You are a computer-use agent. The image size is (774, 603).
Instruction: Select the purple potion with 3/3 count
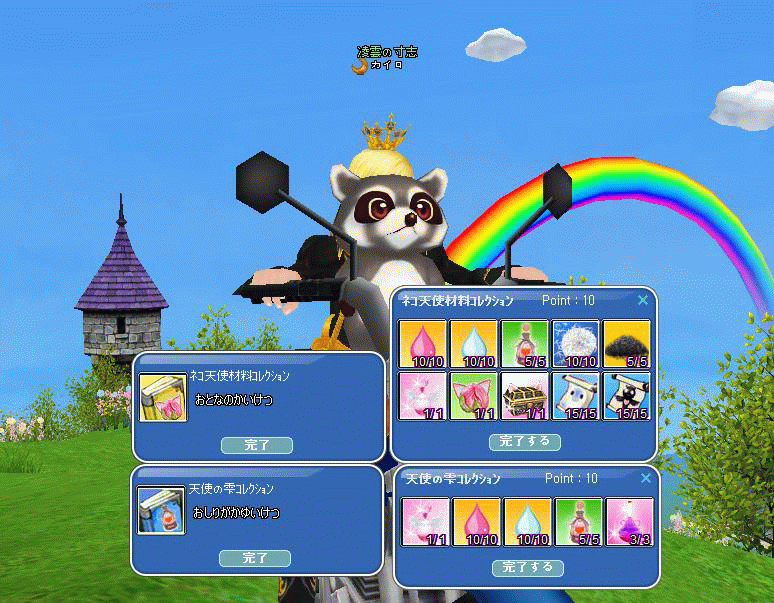pos(629,523)
